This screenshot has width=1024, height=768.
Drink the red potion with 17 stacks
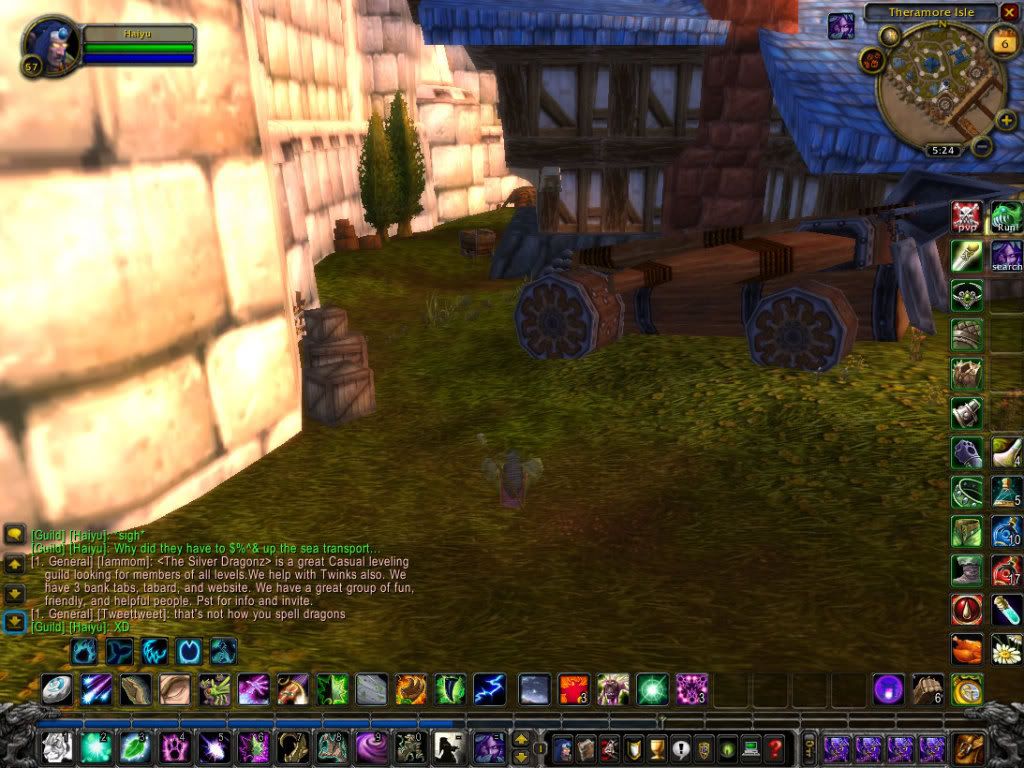(x=1006, y=570)
